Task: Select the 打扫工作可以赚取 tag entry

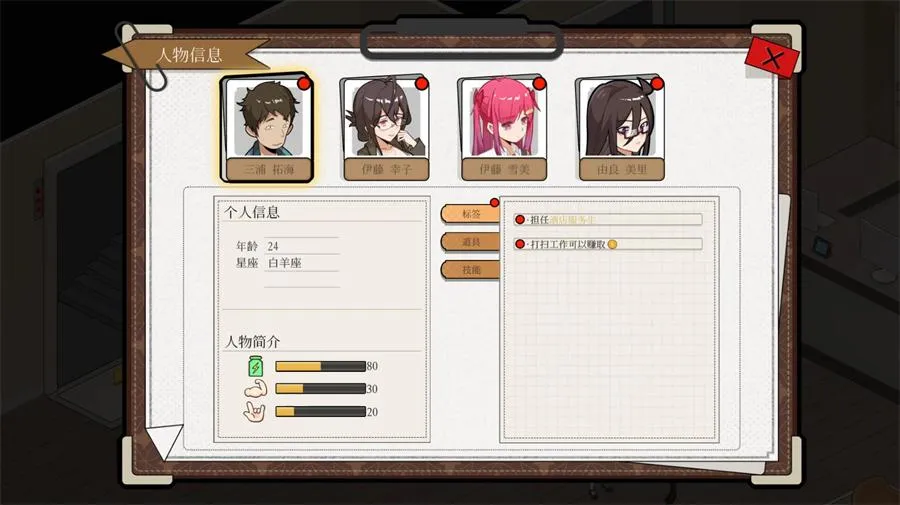Action: coord(608,243)
